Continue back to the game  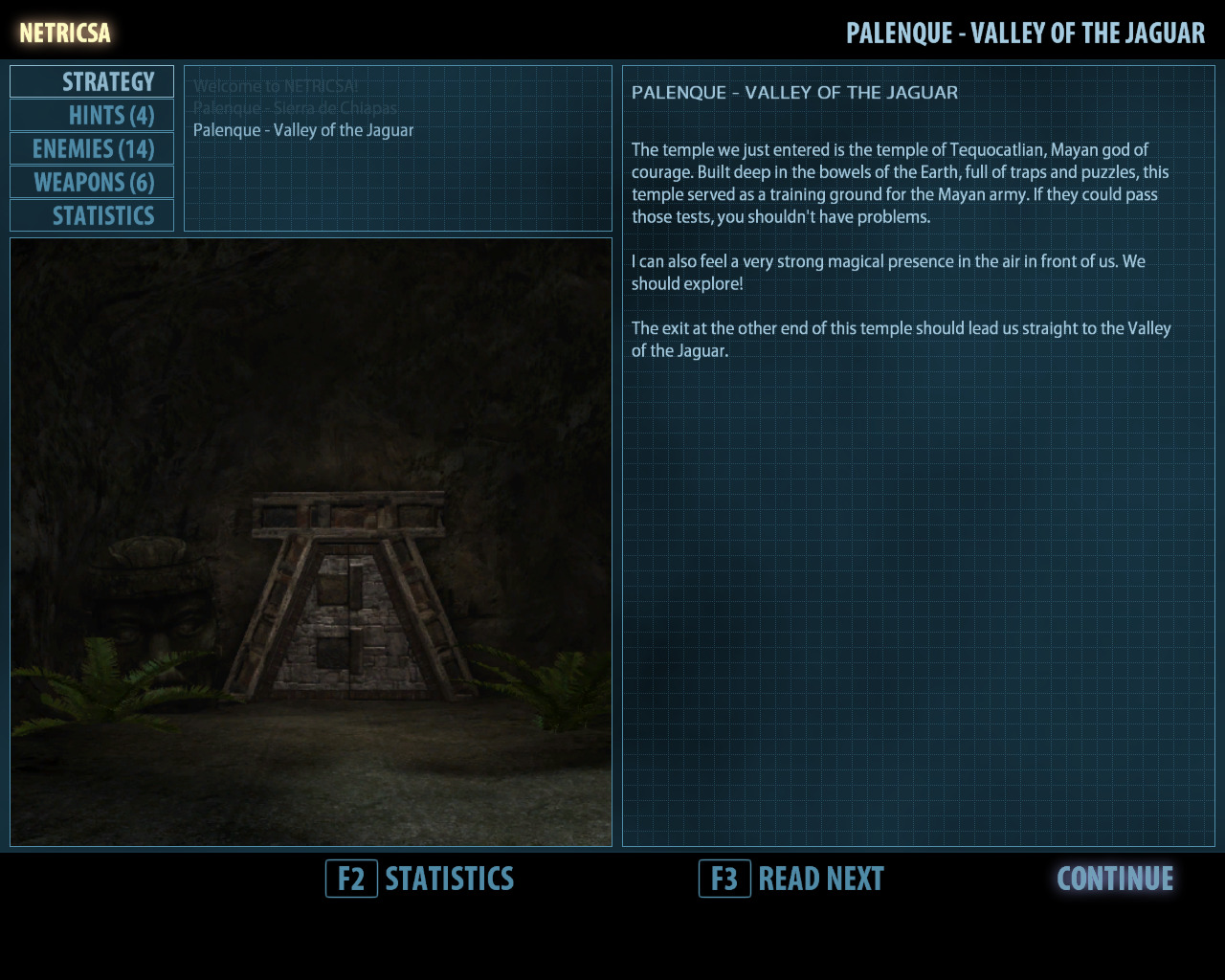pos(1115,879)
